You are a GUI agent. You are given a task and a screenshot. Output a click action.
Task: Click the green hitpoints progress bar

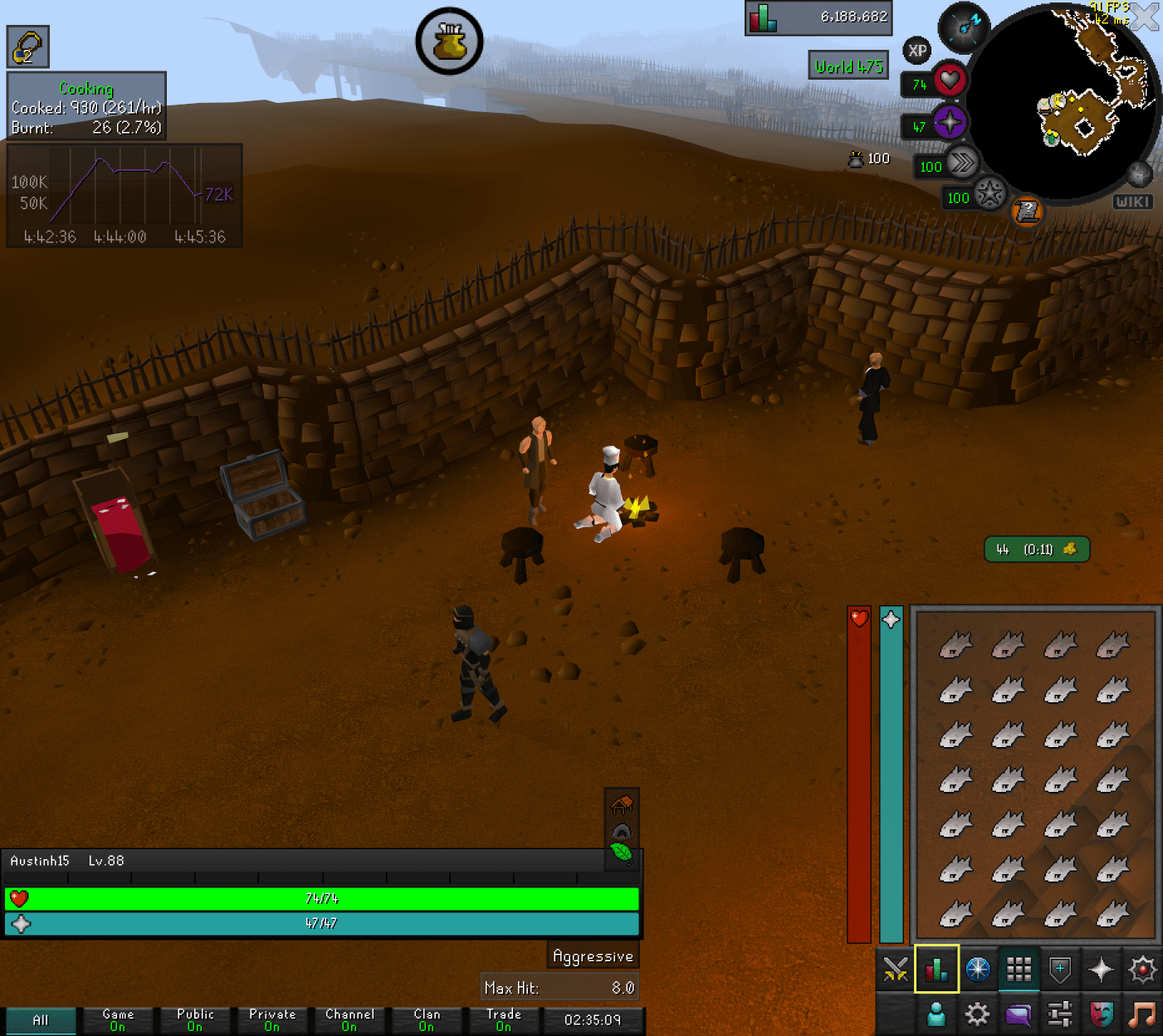pyautogui.click(x=322, y=897)
